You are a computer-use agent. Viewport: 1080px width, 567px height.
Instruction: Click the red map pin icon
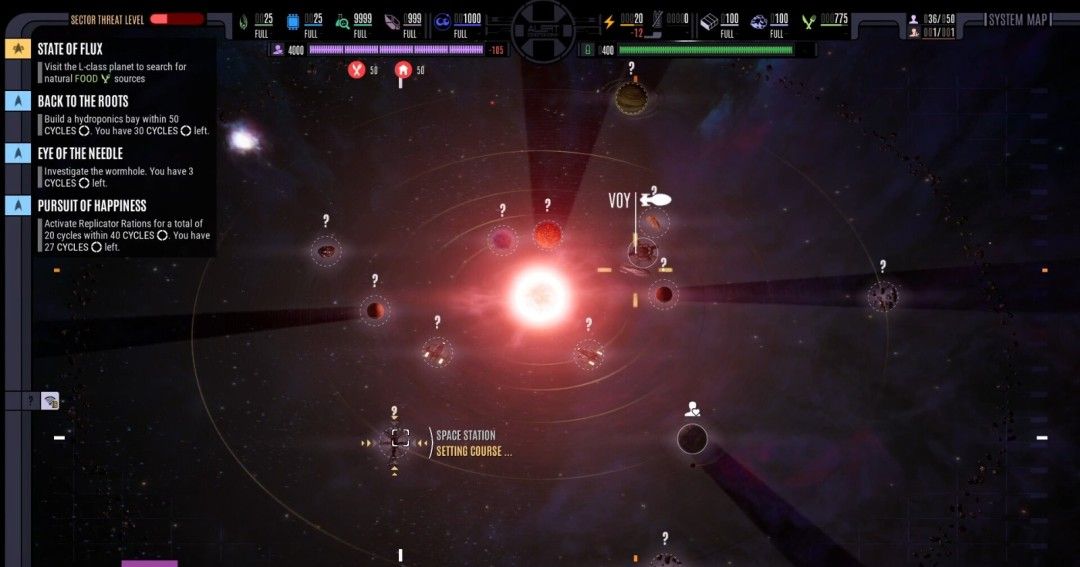(403, 70)
